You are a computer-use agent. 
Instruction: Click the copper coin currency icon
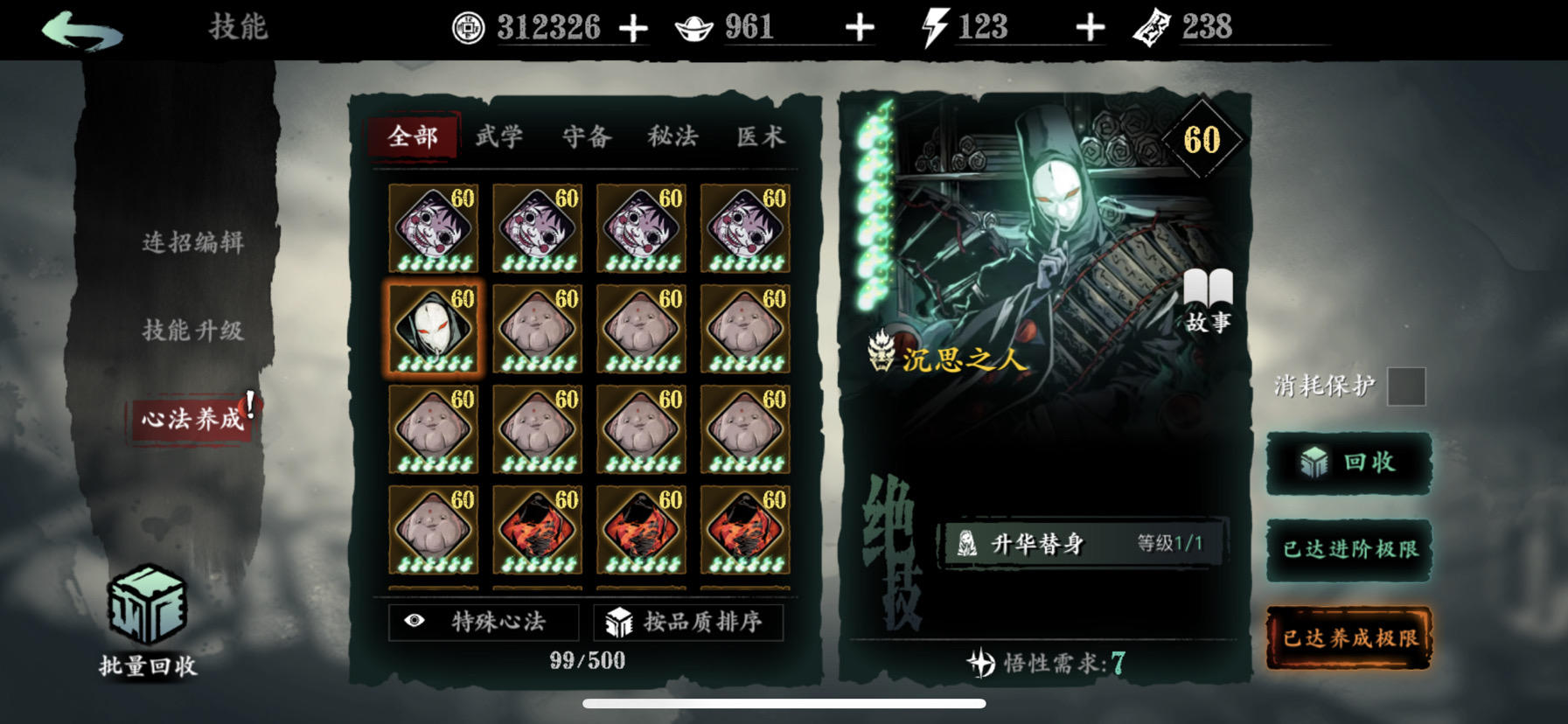468,26
